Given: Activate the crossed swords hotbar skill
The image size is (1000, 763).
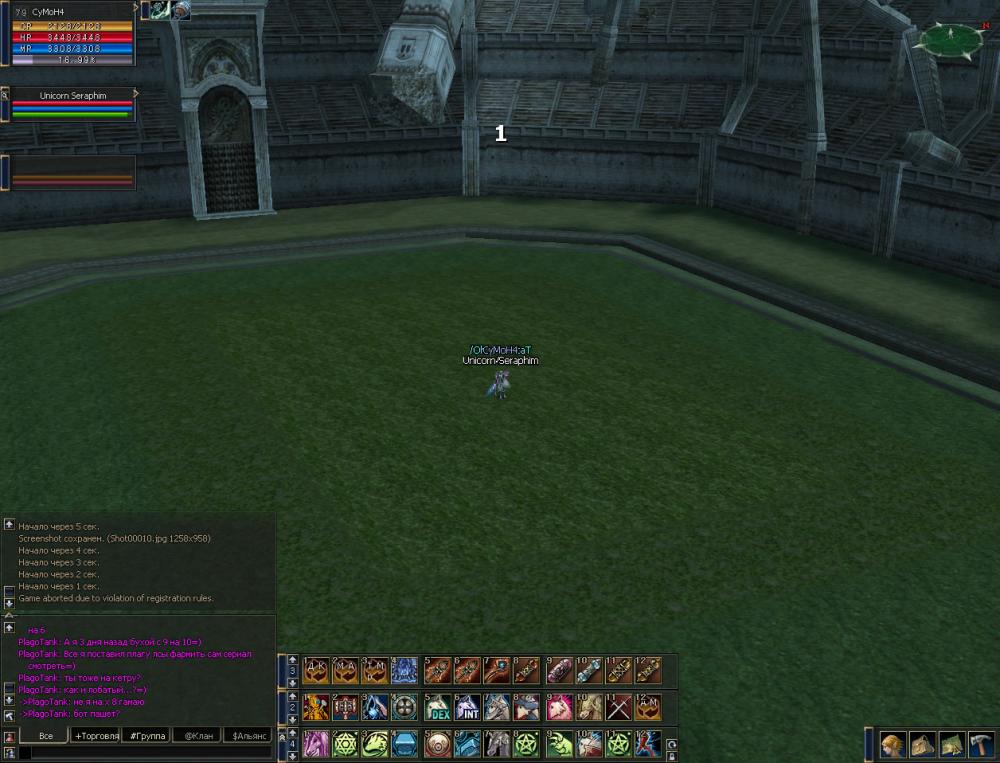Looking at the screenshot, I should [x=619, y=707].
